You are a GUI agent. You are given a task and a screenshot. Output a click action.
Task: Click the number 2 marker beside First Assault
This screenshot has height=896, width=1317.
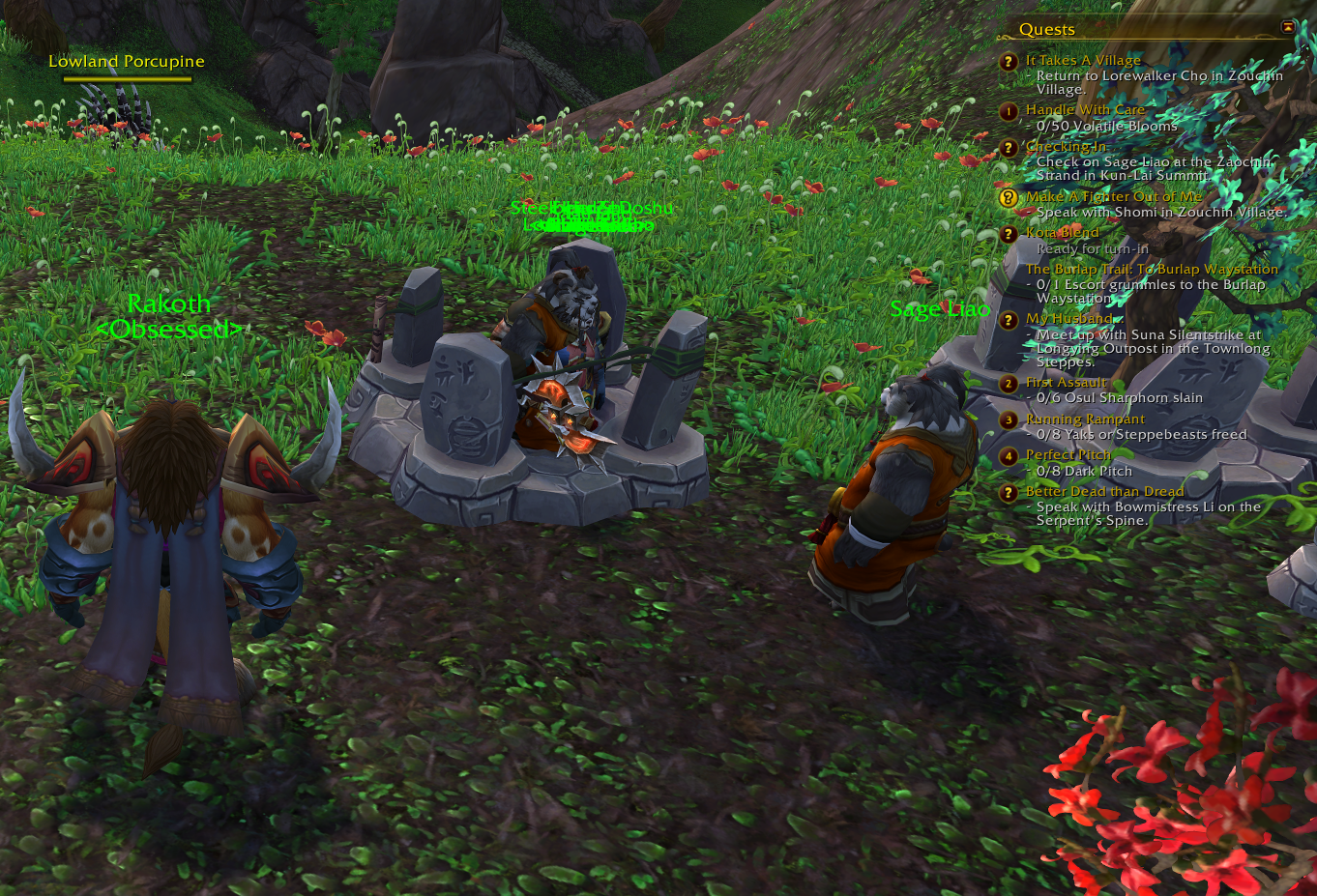(x=1009, y=384)
